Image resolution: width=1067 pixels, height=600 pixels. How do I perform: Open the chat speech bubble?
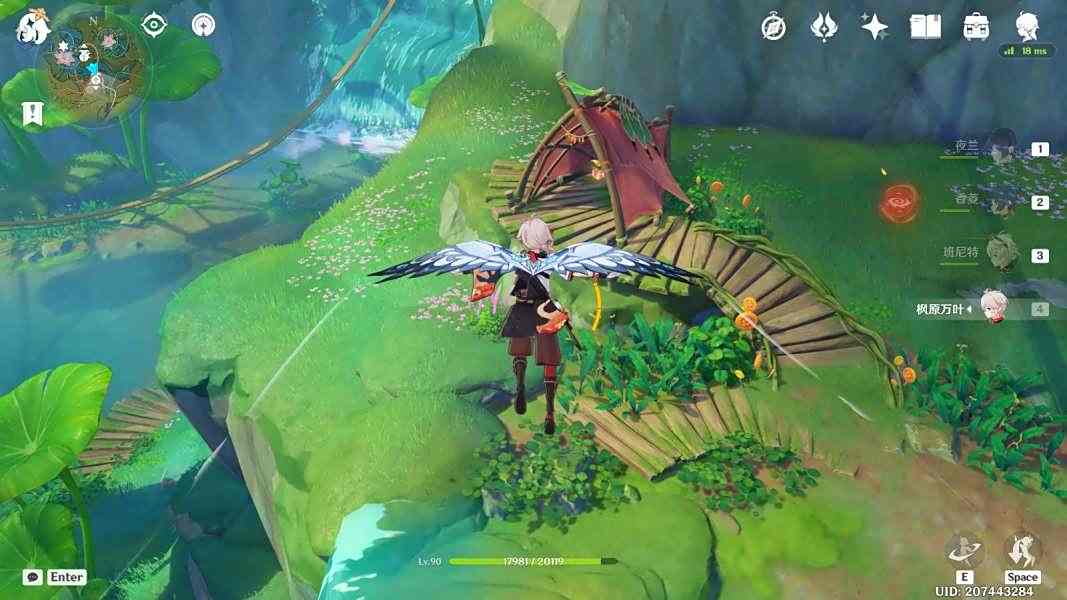click(33, 577)
